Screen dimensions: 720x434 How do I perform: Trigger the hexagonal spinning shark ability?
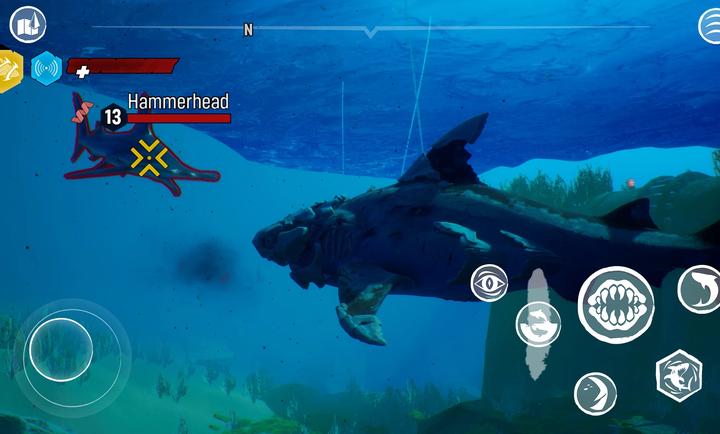[x=678, y=376]
